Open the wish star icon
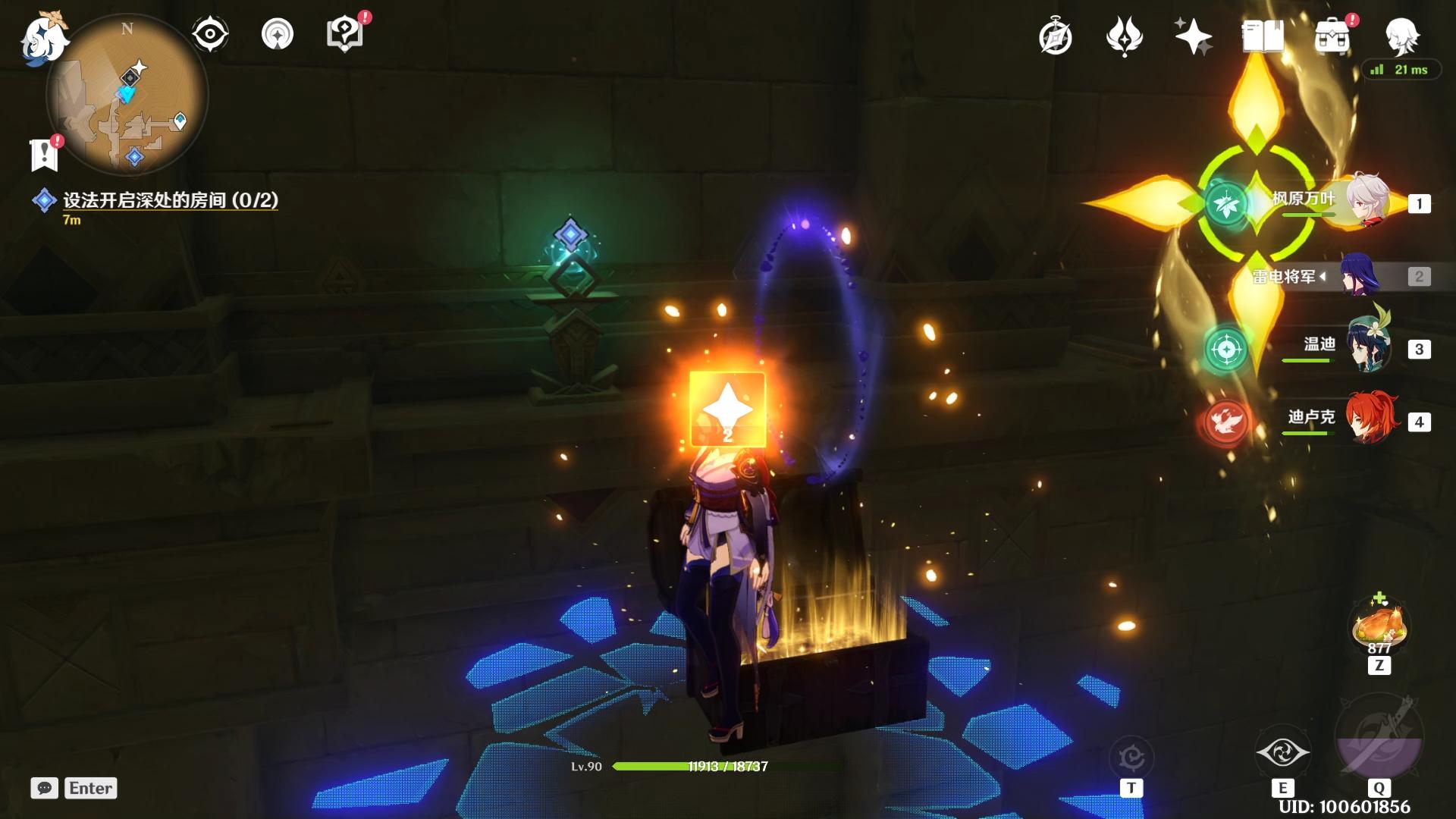 pos(1193,36)
